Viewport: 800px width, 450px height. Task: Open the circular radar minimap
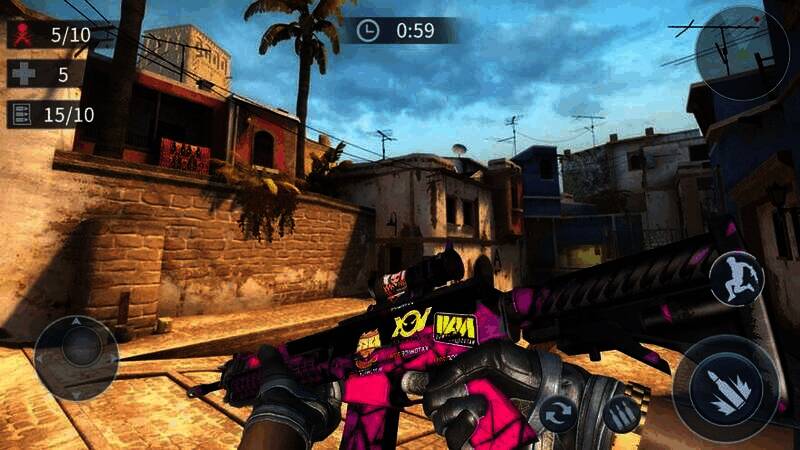(x=742, y=53)
